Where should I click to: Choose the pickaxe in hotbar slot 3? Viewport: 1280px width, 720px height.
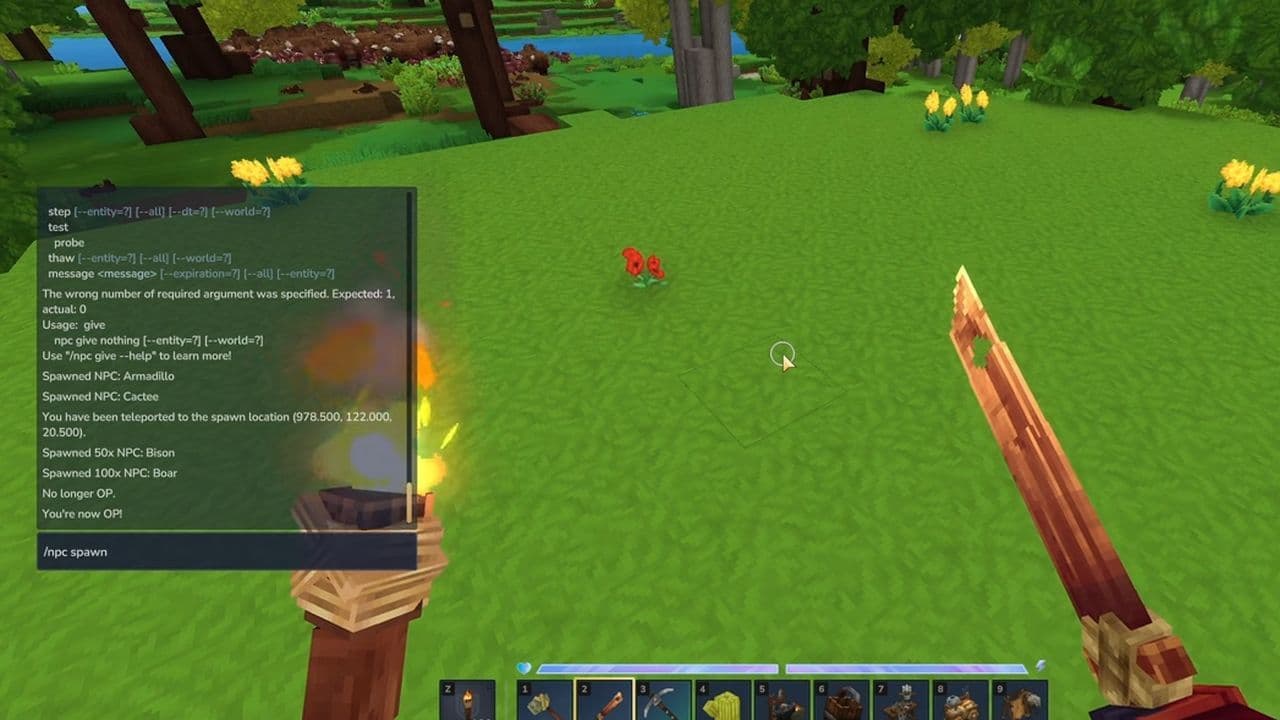coord(663,700)
